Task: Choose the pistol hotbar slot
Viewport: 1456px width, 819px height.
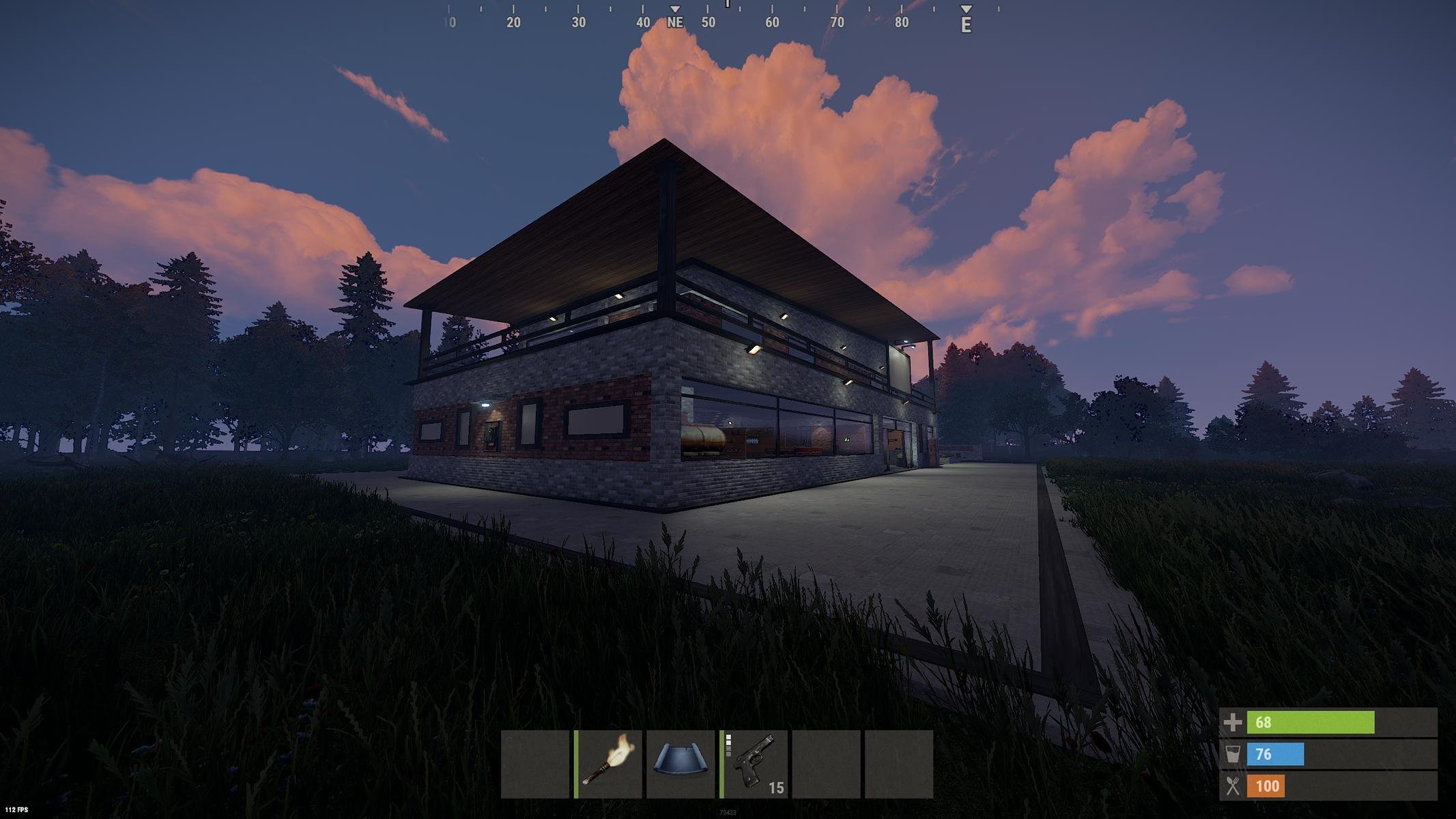Action: 754,764
